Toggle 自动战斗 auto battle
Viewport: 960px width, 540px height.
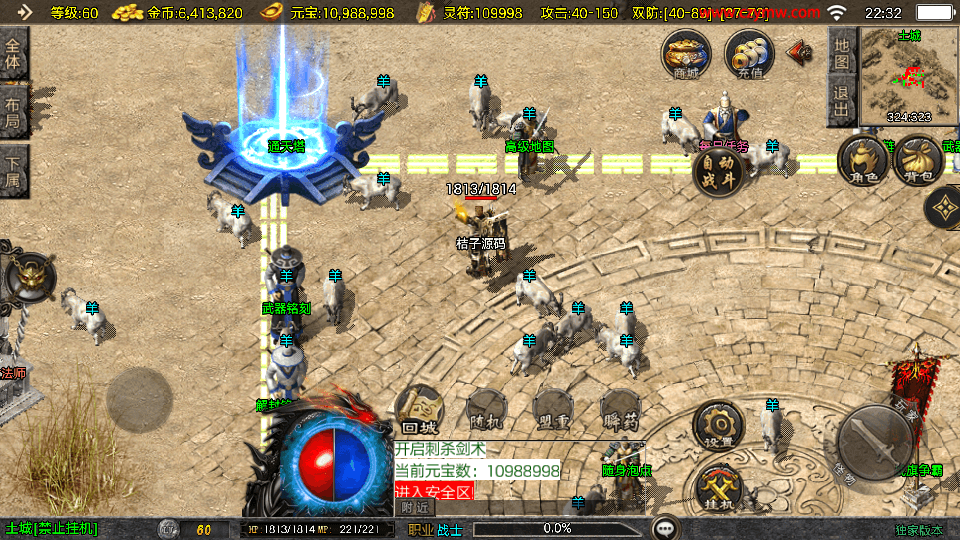pos(718,172)
